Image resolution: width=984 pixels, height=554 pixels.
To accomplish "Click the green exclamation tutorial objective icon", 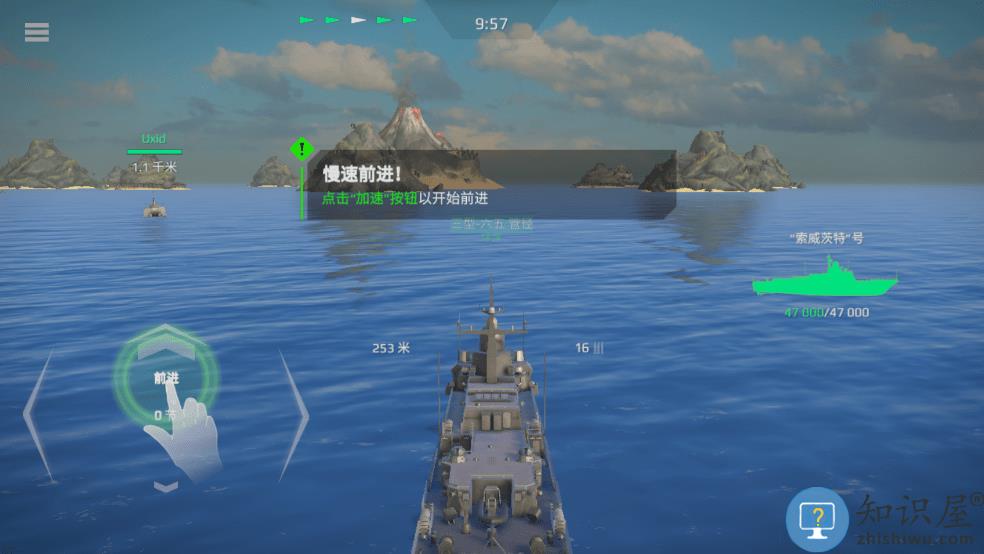I will coord(301,150).
